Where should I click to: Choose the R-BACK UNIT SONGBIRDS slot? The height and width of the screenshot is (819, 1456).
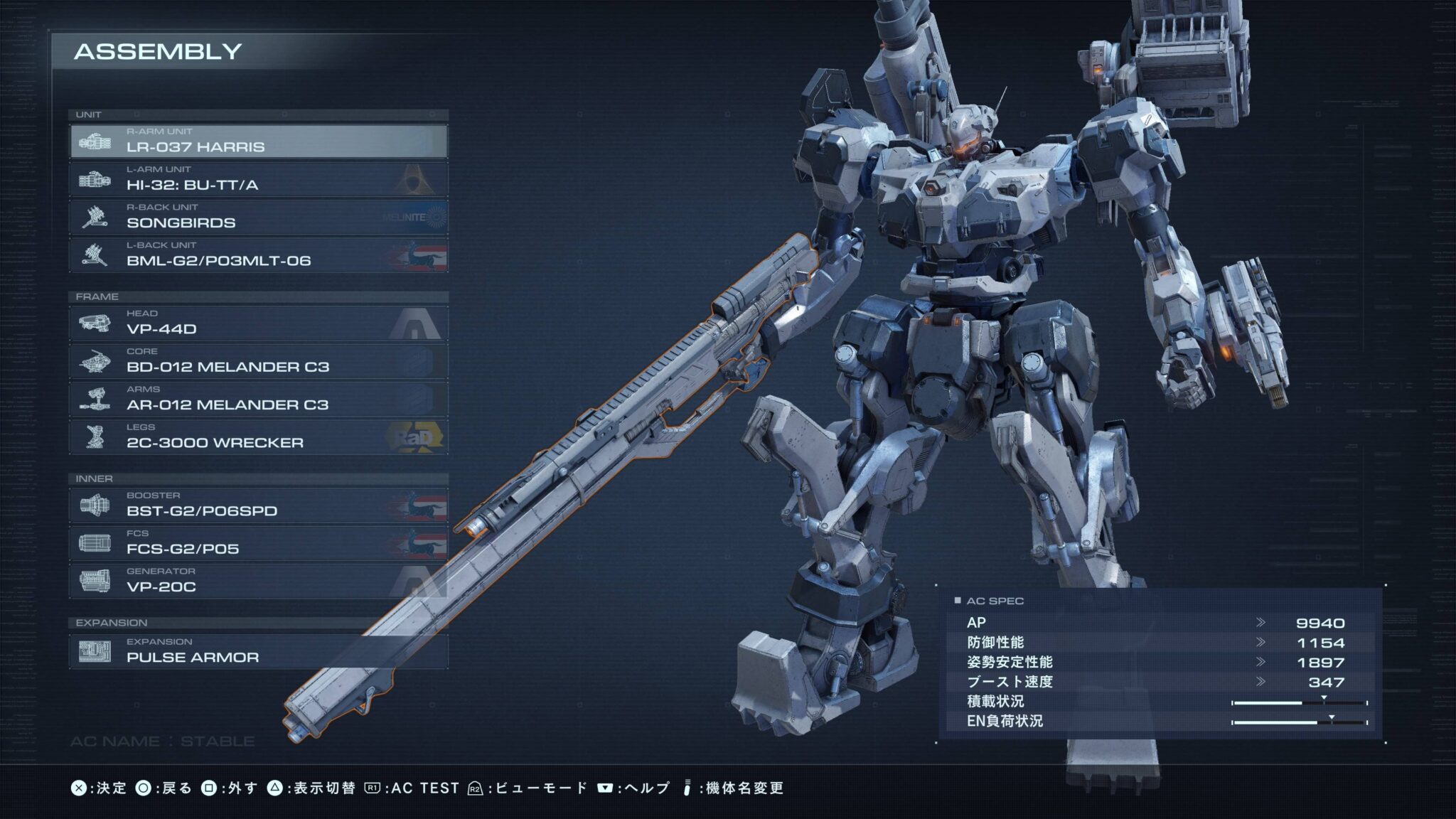[x=259, y=217]
